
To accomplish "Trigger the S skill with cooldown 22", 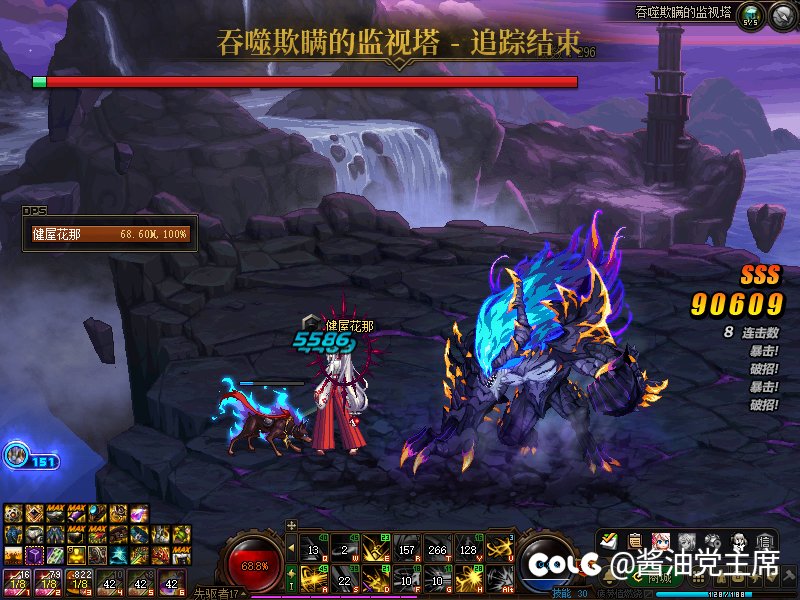I will (344, 578).
